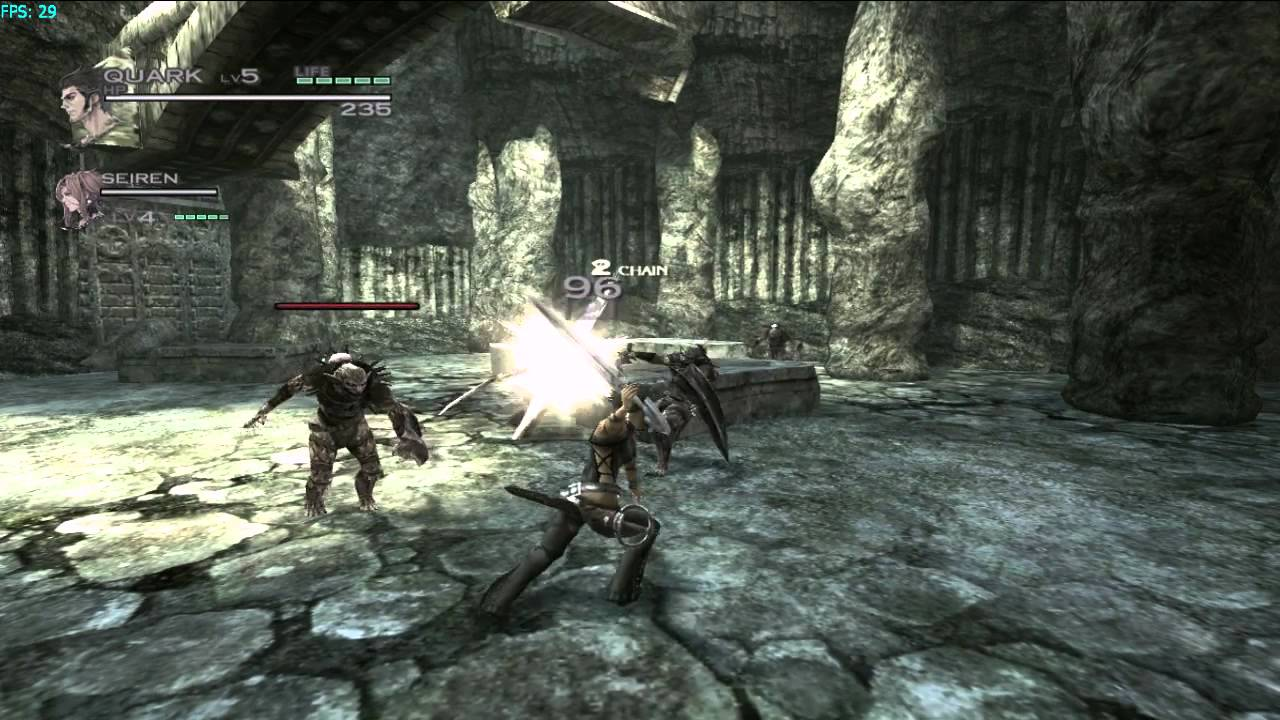Select Seiren's party member portrait

(78, 196)
